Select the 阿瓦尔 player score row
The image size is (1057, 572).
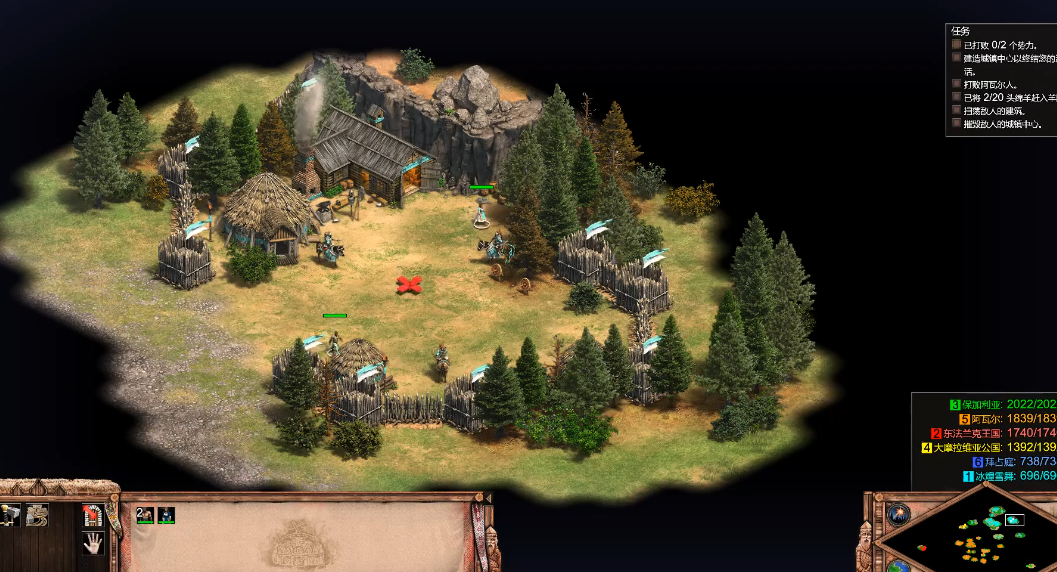pos(995,419)
